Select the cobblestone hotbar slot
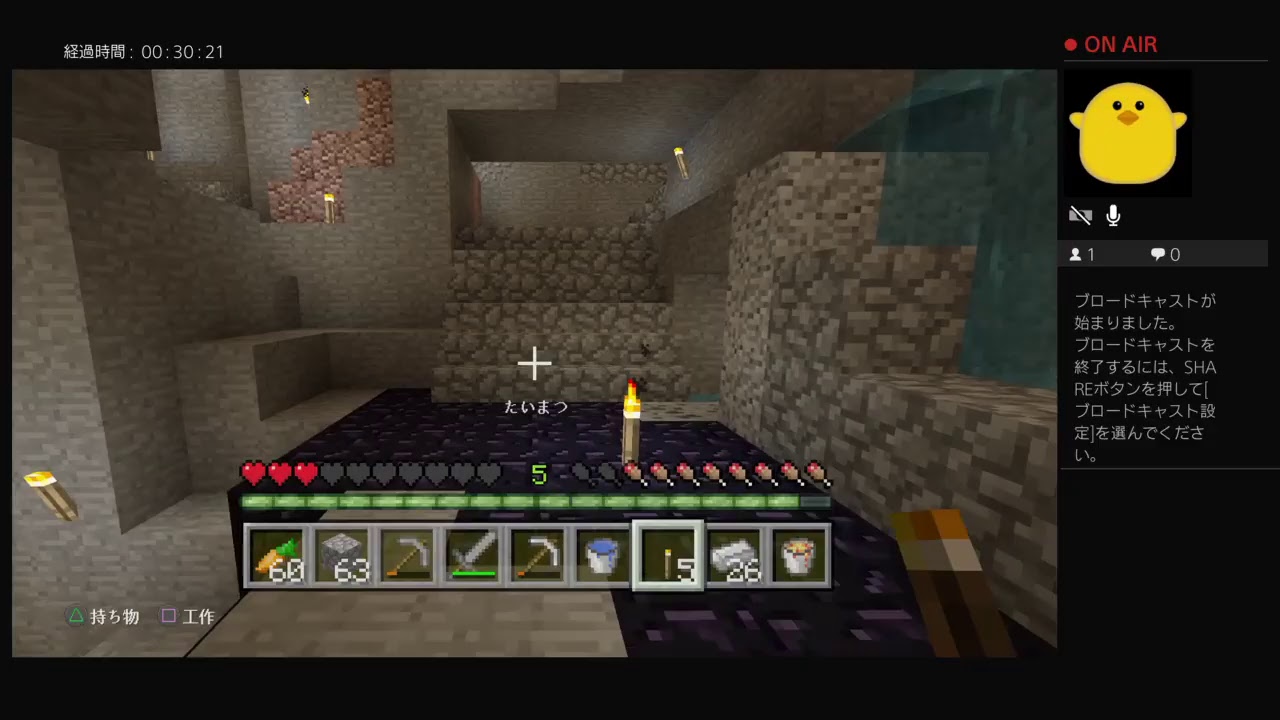1280x720 pixels. point(344,557)
